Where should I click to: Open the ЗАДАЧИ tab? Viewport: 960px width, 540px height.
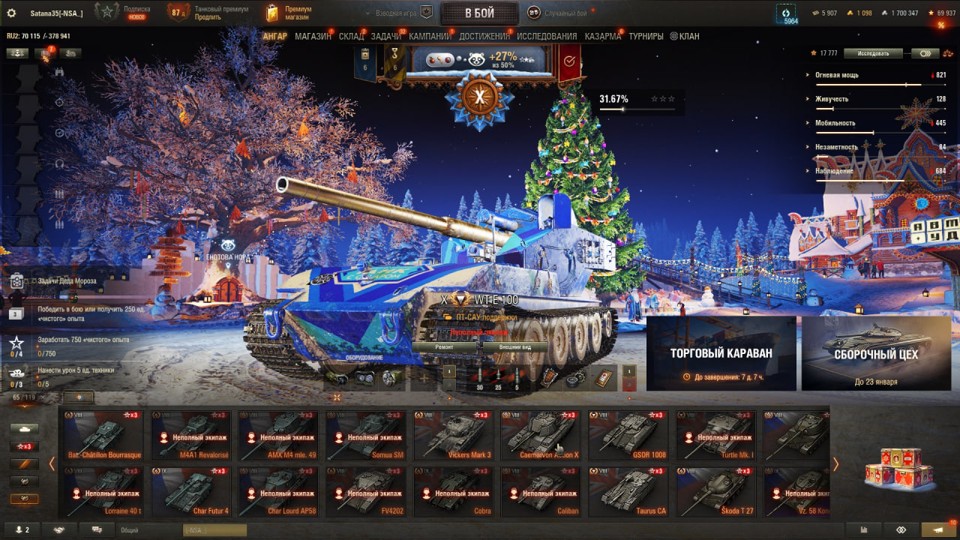386,37
